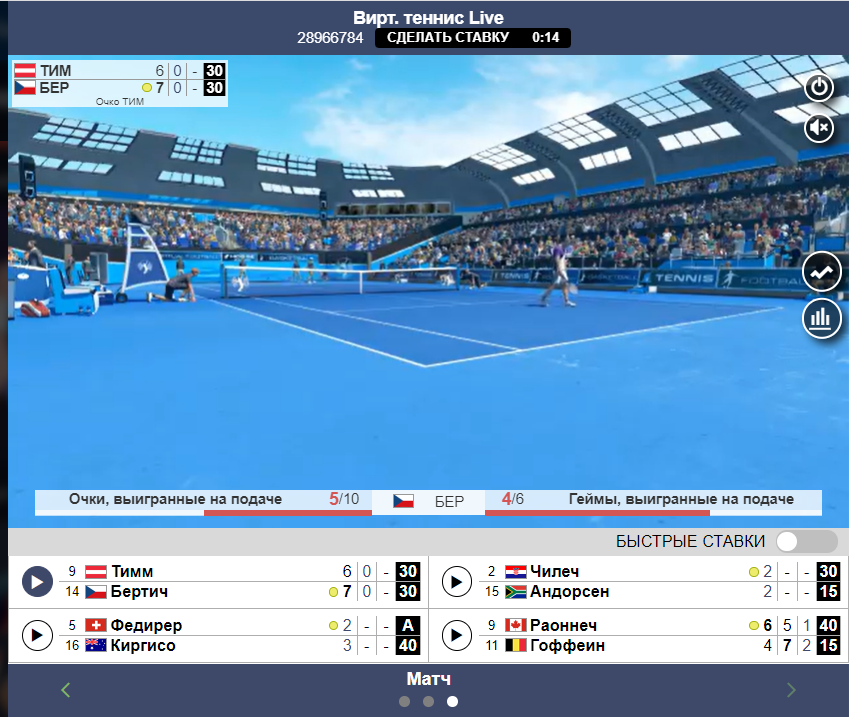Show the bar chart statistics icon
849x717 pixels.
click(x=822, y=319)
